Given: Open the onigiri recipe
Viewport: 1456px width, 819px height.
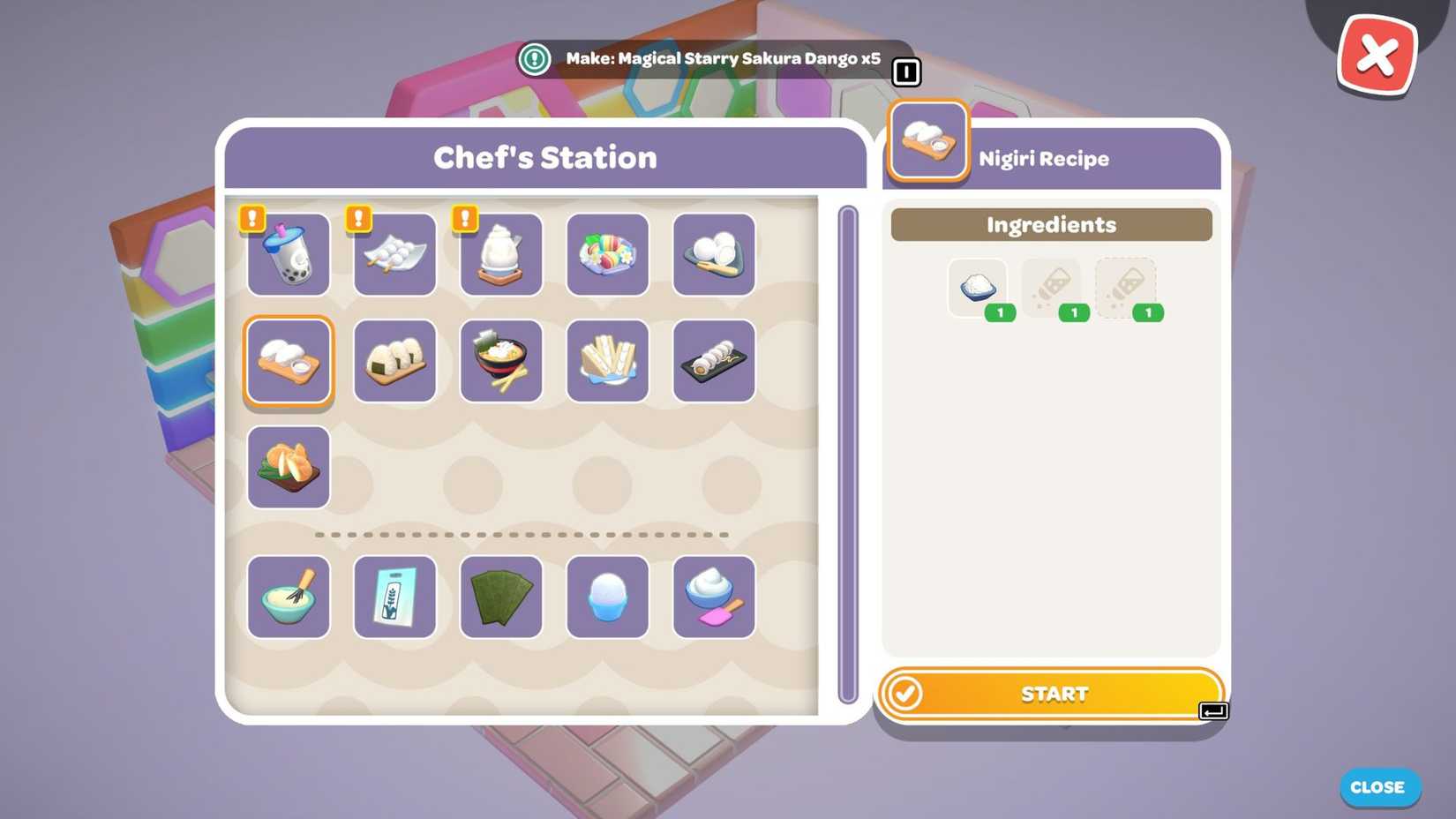Looking at the screenshot, I should (x=394, y=361).
